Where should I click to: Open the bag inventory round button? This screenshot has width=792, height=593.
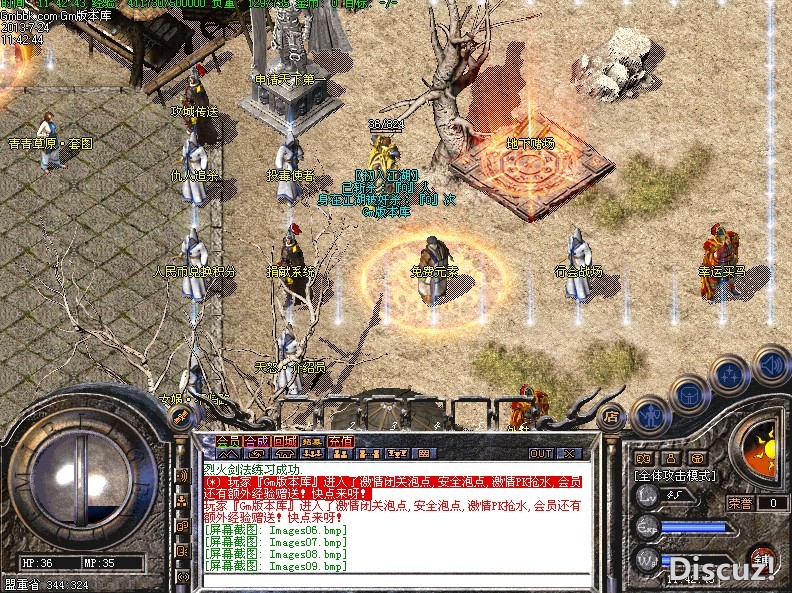(691, 395)
